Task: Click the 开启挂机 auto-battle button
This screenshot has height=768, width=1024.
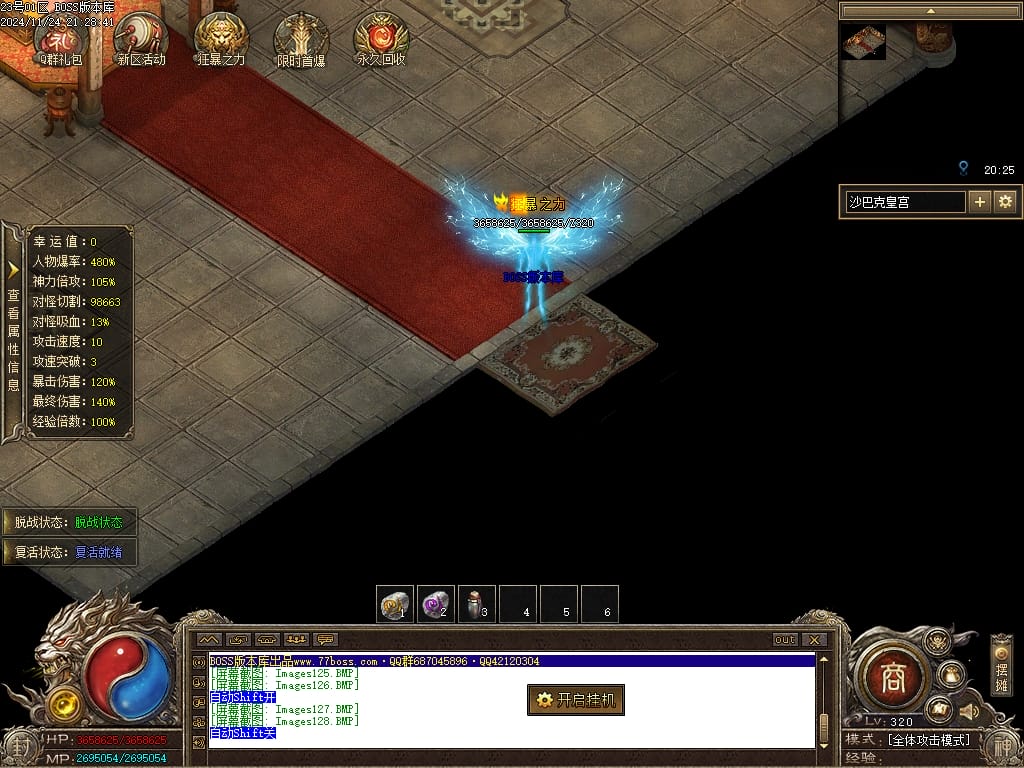Action: pyautogui.click(x=576, y=700)
